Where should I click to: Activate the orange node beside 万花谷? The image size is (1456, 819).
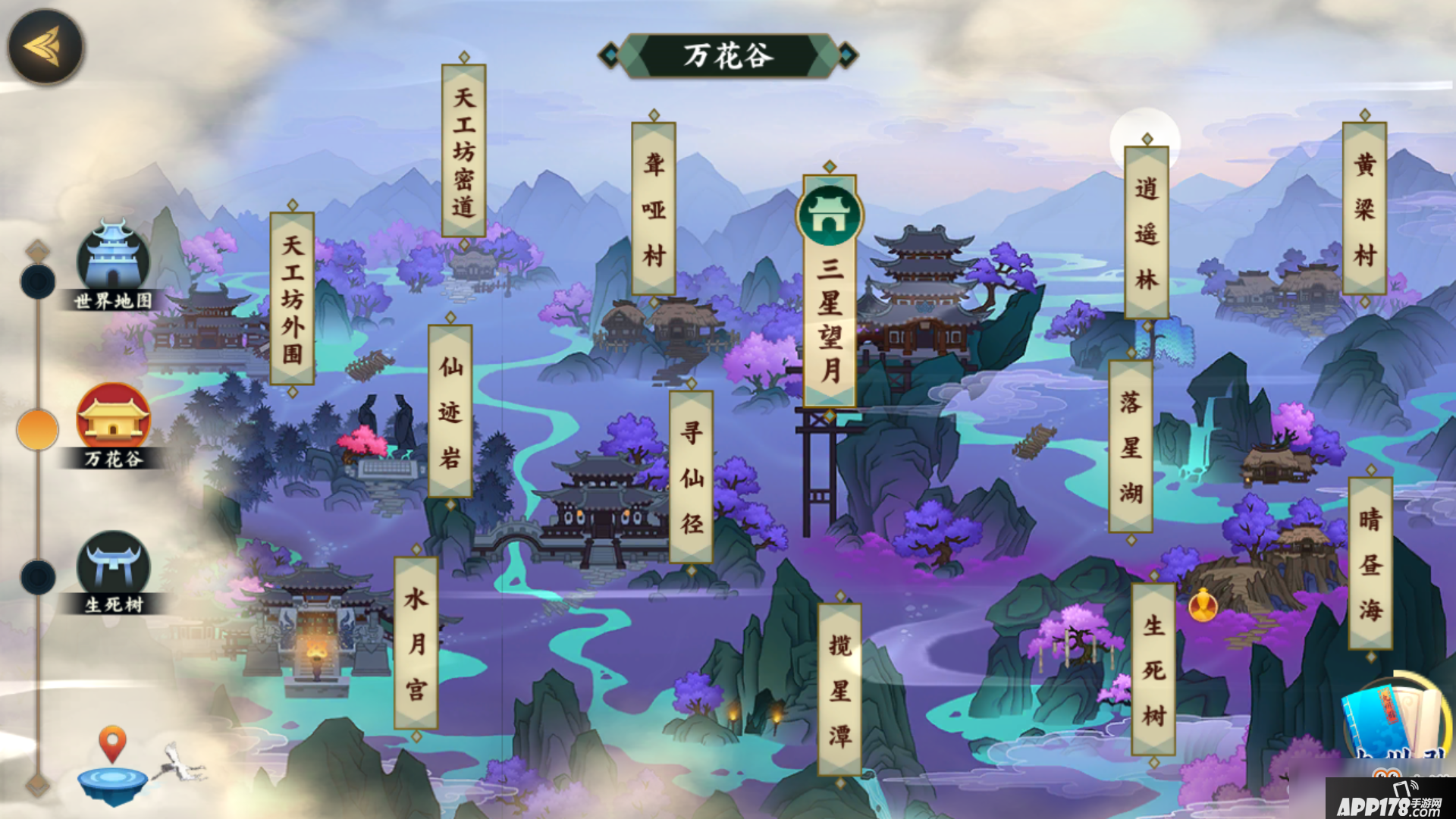(x=36, y=428)
